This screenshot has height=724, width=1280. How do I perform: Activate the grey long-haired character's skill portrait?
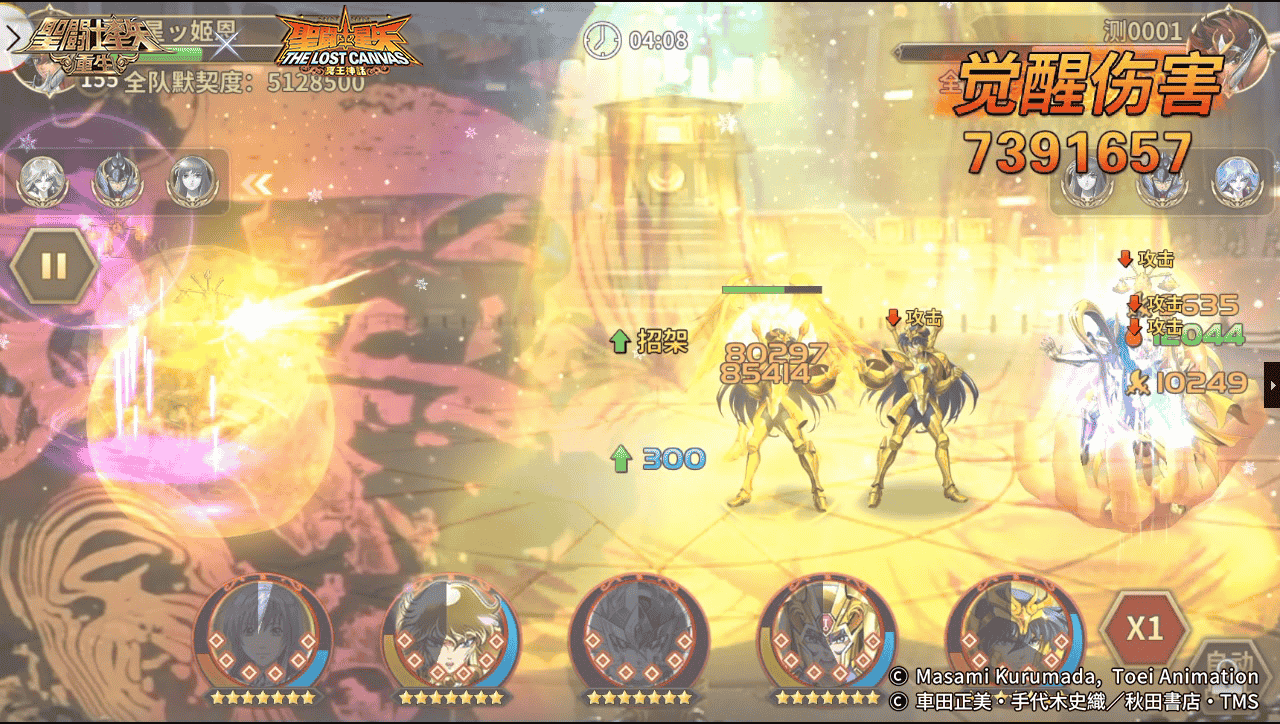(262, 633)
